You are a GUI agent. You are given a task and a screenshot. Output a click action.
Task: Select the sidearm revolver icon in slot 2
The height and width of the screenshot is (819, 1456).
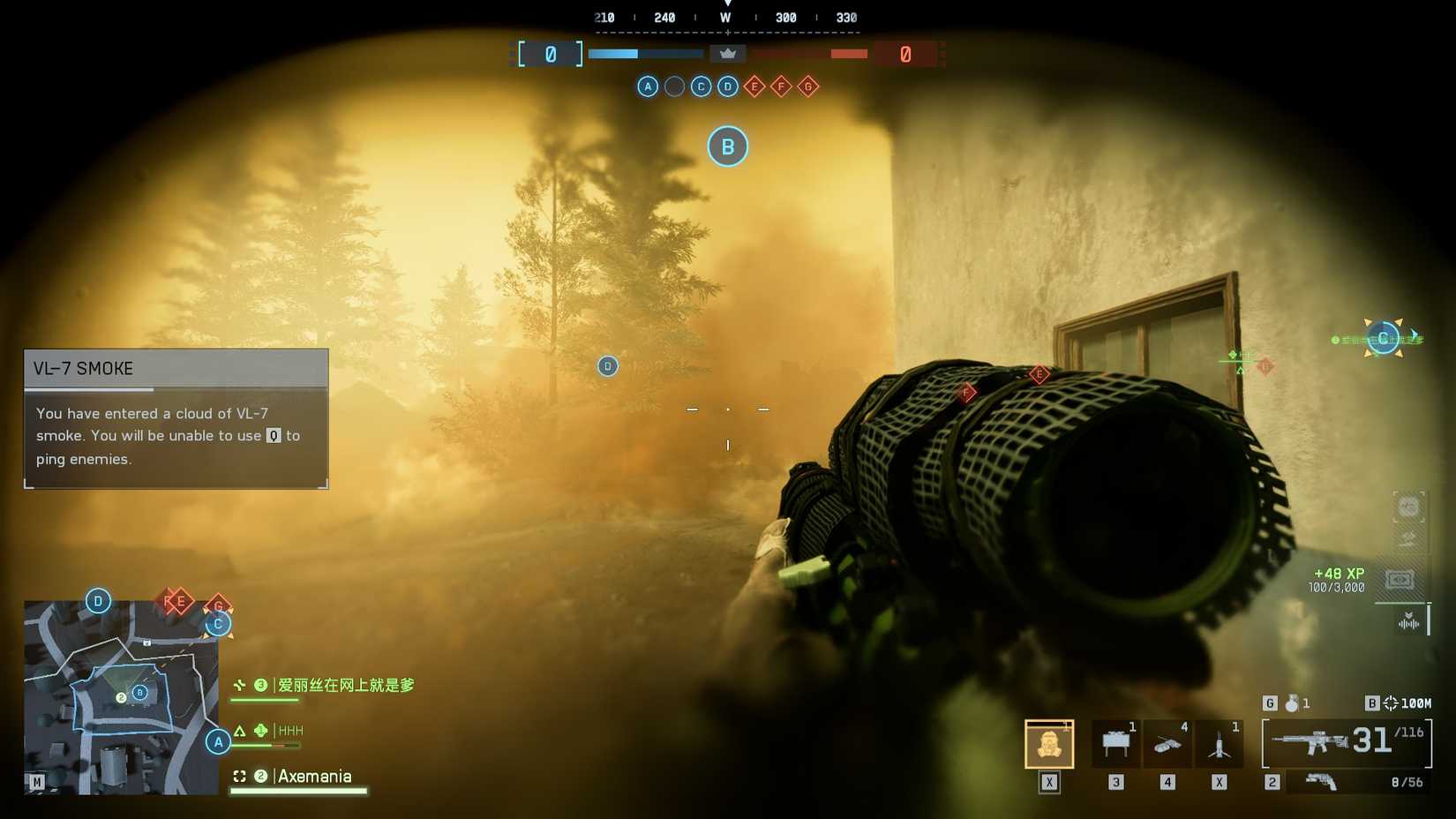tap(1322, 780)
